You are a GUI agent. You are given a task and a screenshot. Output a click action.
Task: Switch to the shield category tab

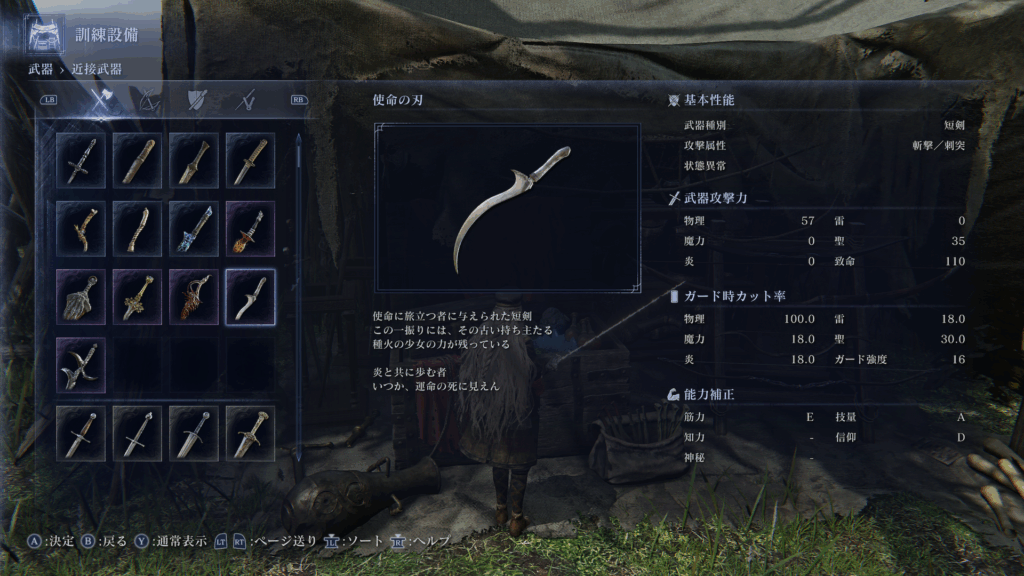tap(197, 100)
